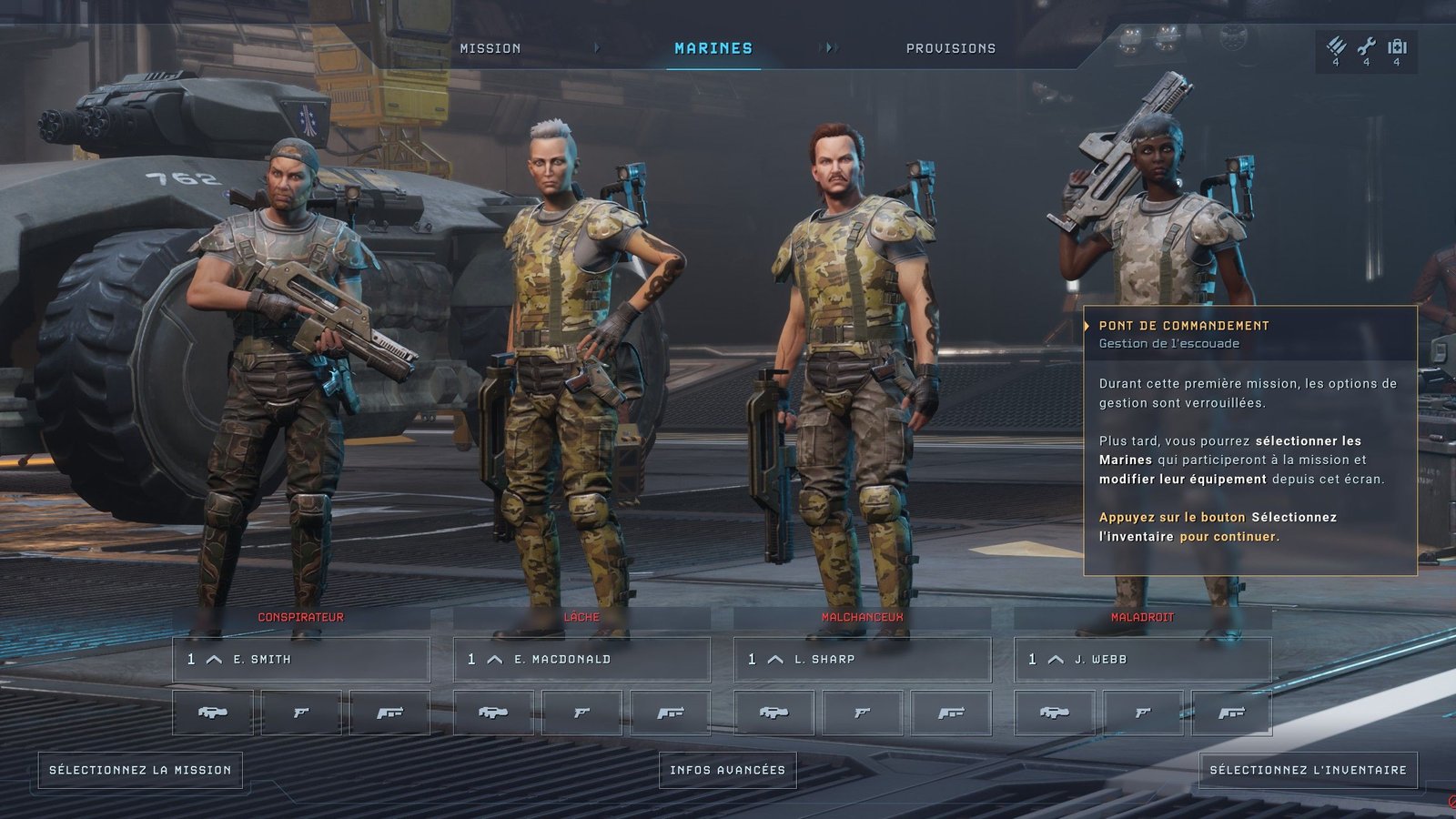
Task: Click the Sélectionnez la mission button
Action: tap(140, 770)
